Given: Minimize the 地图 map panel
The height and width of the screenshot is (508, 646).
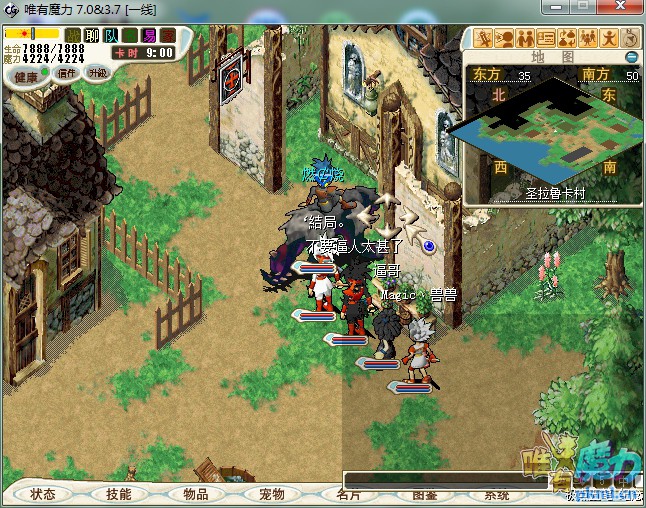Looking at the screenshot, I should pyautogui.click(x=631, y=57).
